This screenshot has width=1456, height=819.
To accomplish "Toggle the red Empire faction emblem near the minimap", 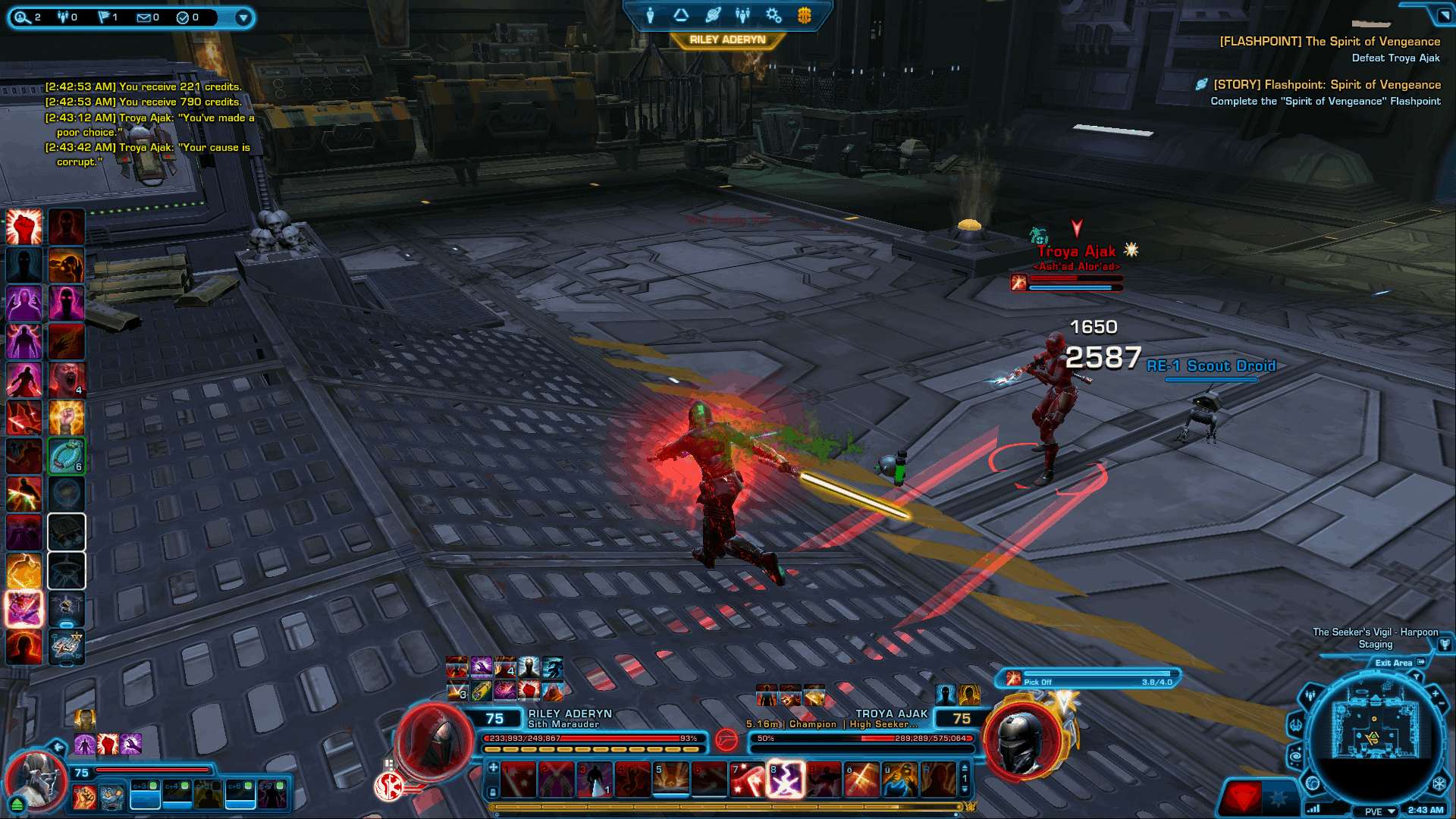I will coord(1244,795).
